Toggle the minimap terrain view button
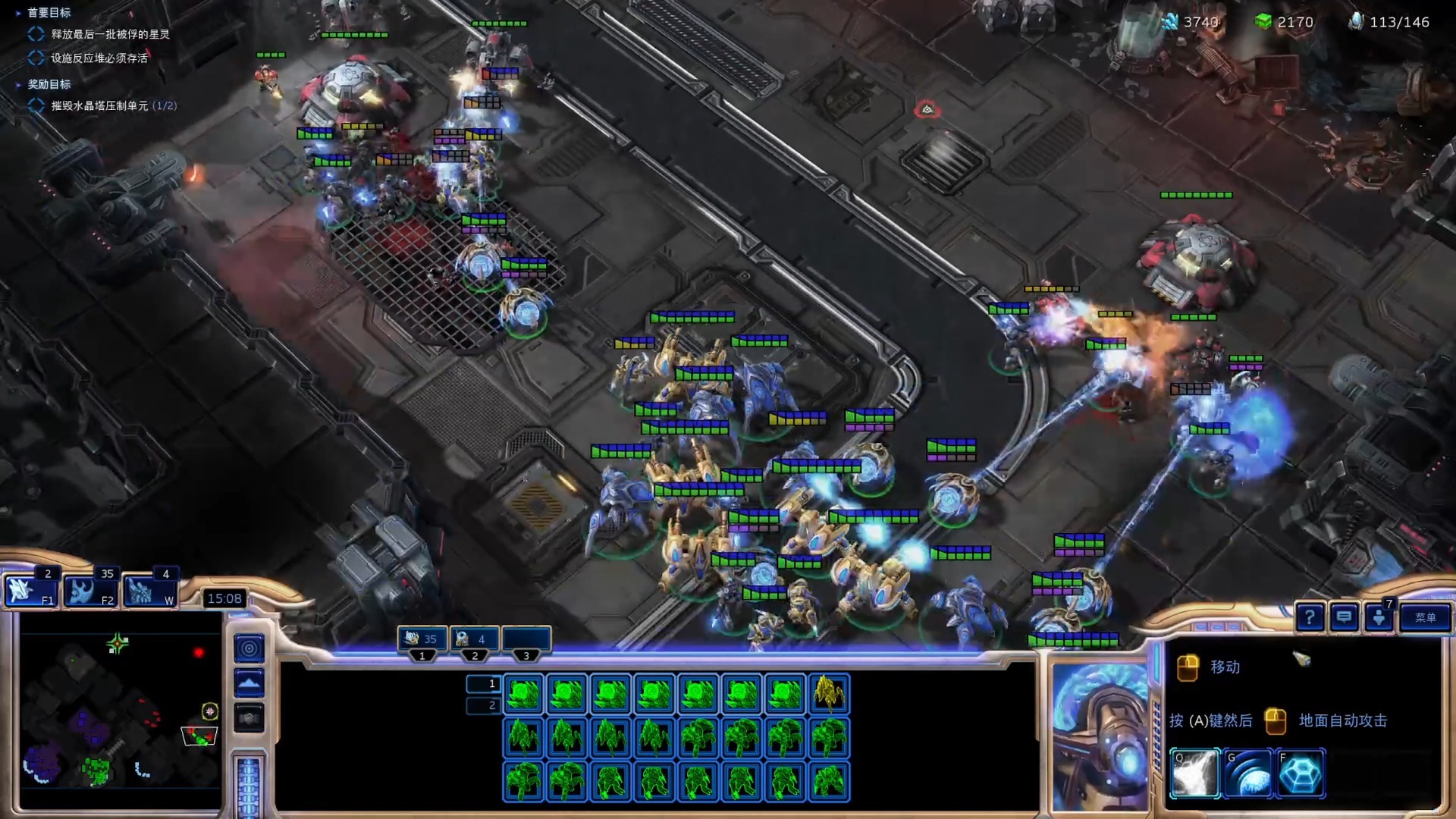Screen dimensions: 1456x819 coord(249,683)
